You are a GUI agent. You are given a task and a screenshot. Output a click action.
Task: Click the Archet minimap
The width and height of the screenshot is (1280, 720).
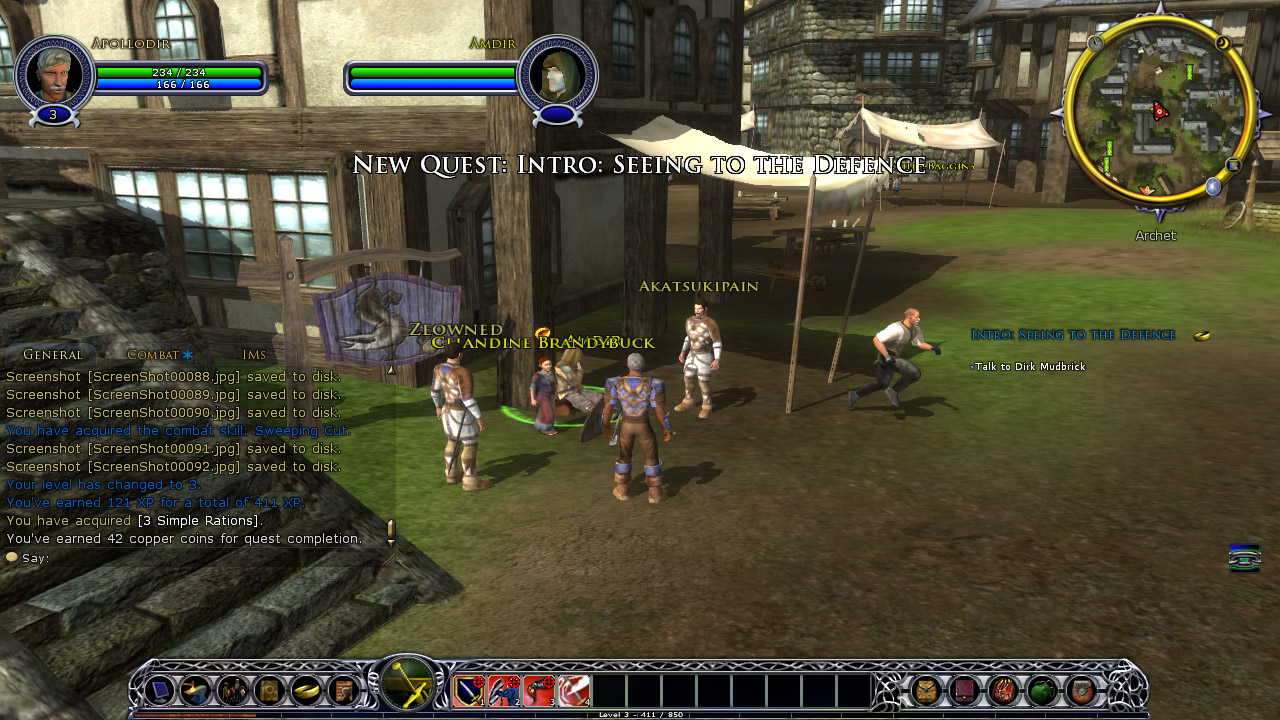pyautogui.click(x=1160, y=110)
